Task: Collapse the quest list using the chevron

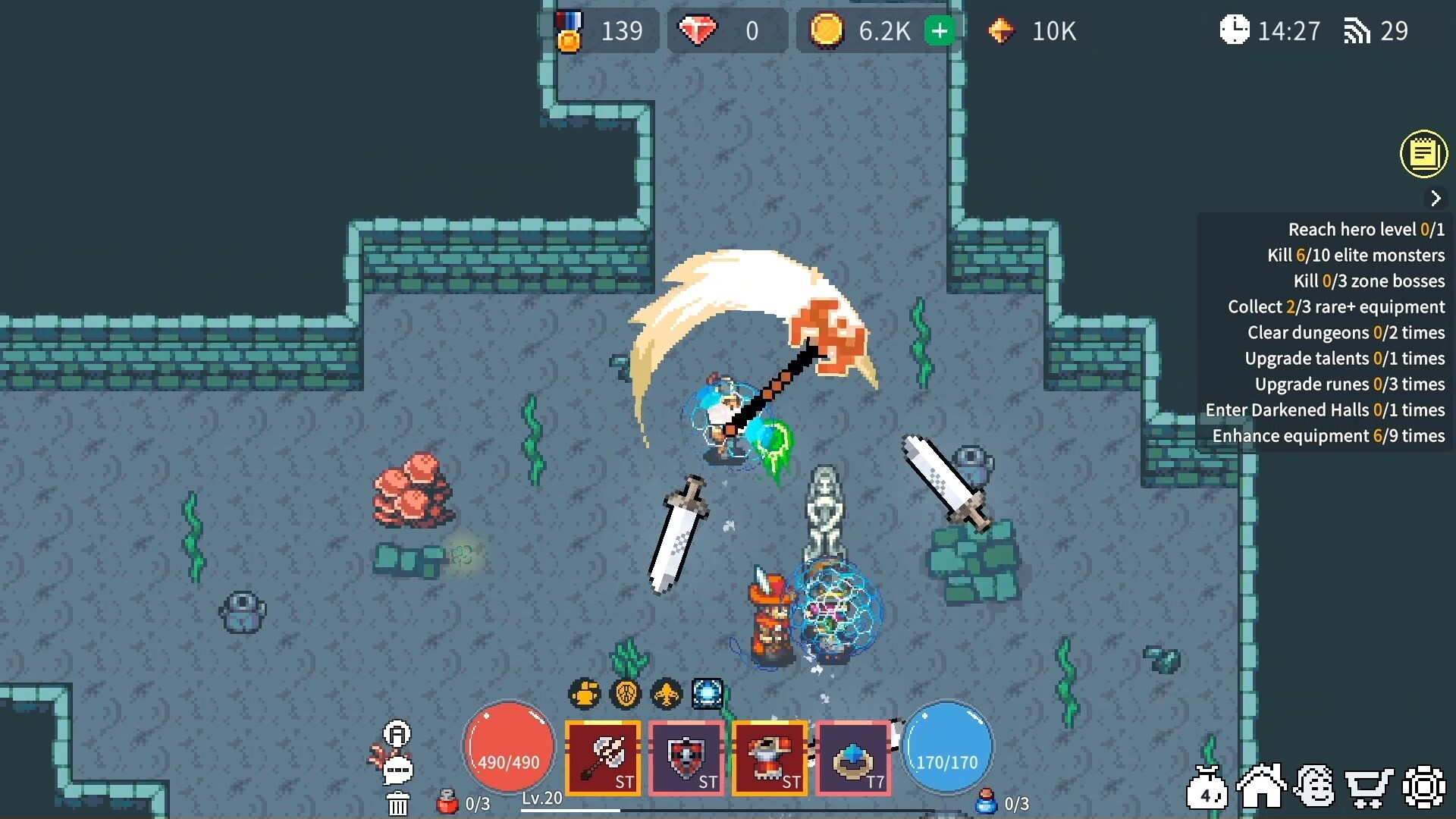Action: click(1436, 198)
